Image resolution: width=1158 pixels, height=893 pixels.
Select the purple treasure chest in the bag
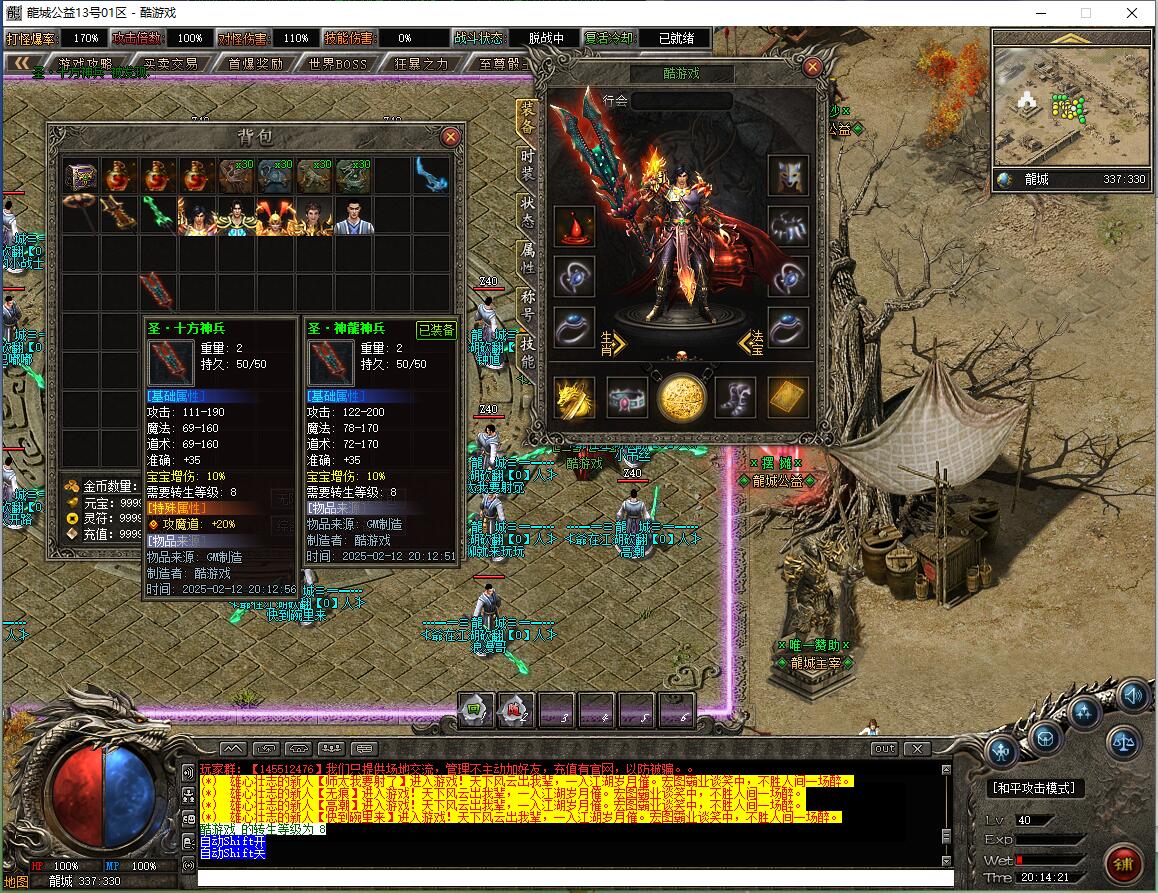80,175
